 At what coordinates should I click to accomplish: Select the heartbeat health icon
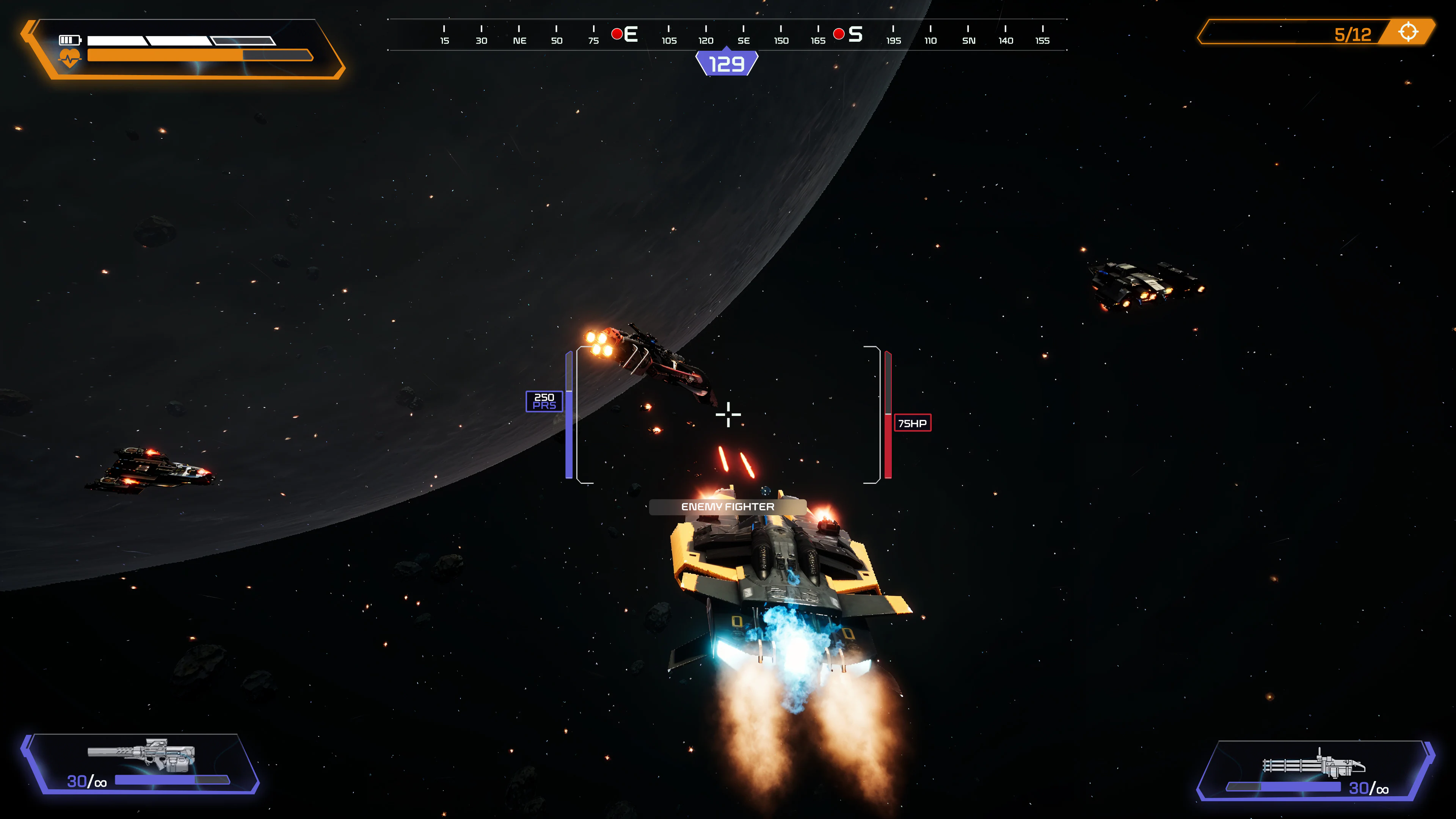[69, 57]
